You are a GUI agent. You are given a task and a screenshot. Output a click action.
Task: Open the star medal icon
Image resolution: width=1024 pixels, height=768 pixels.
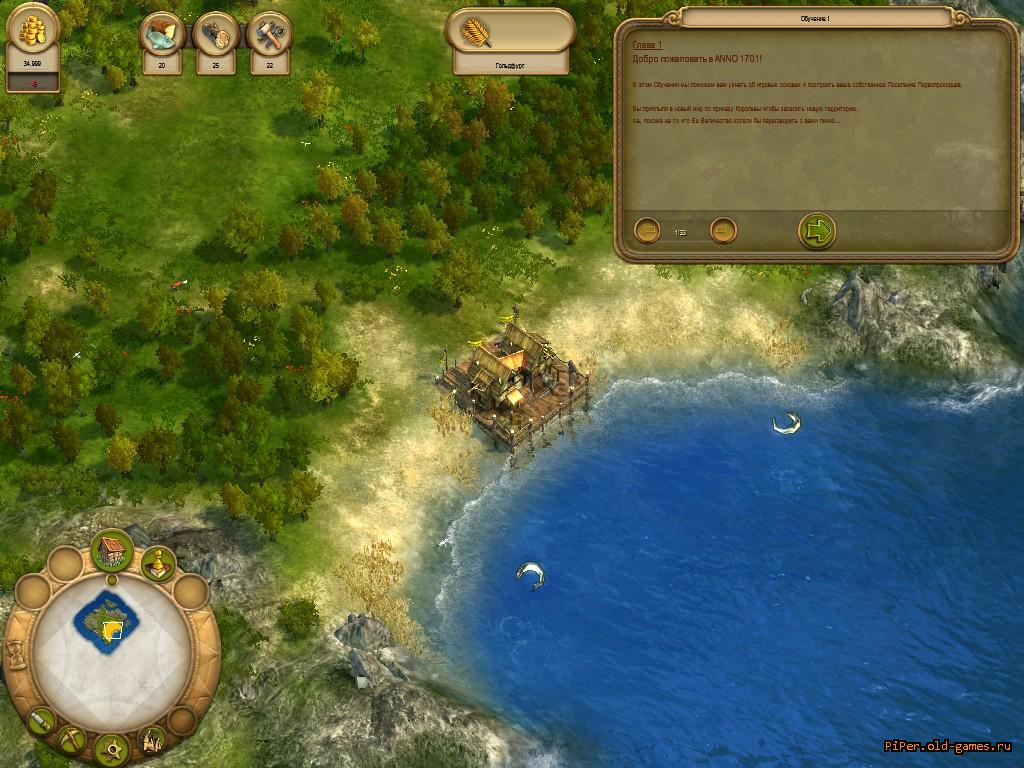click(112, 748)
